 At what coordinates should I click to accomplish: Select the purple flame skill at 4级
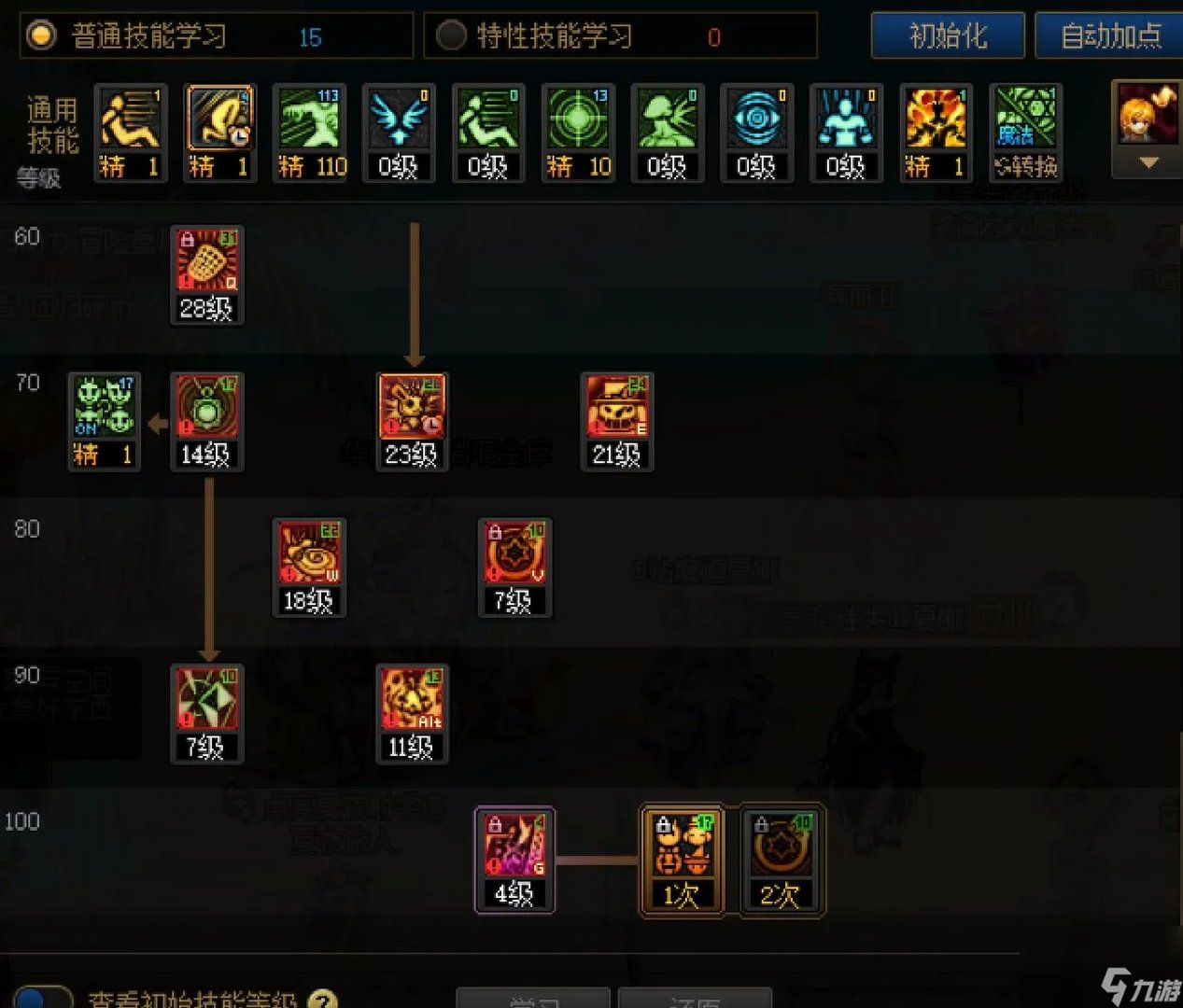point(514,847)
